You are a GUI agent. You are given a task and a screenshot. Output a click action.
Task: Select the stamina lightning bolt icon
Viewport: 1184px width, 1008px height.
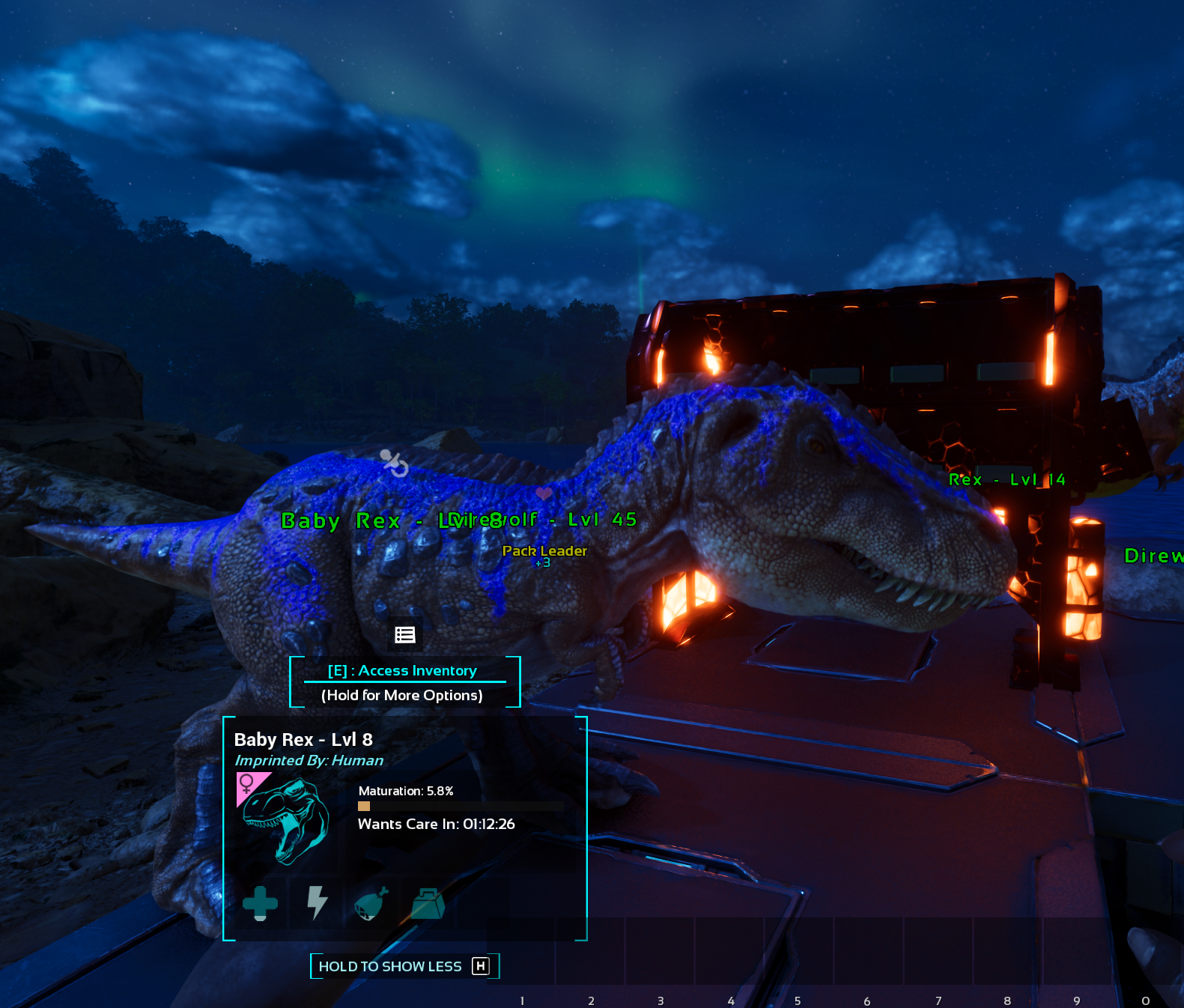pos(318,902)
